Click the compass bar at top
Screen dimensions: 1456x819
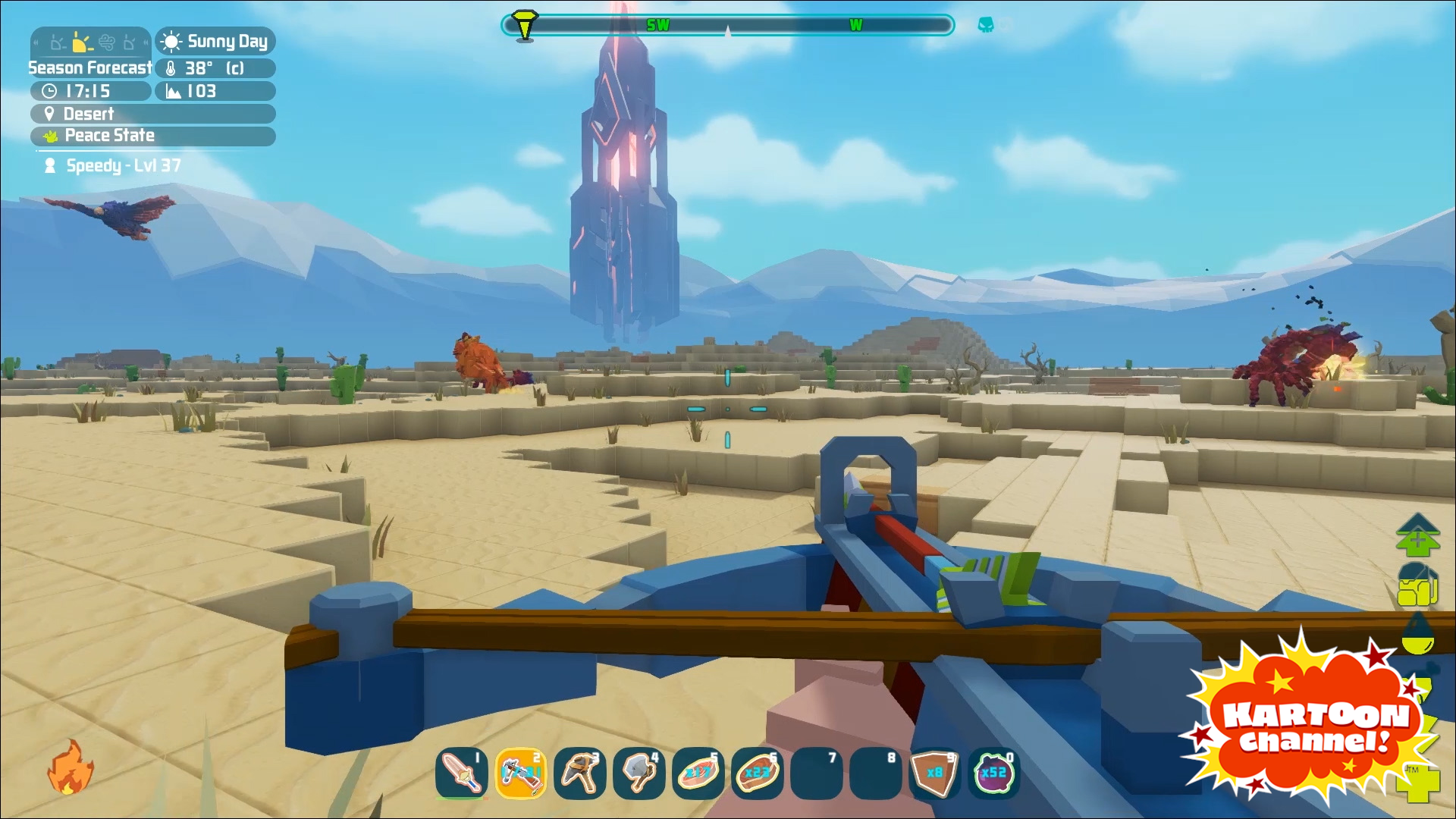tap(726, 26)
